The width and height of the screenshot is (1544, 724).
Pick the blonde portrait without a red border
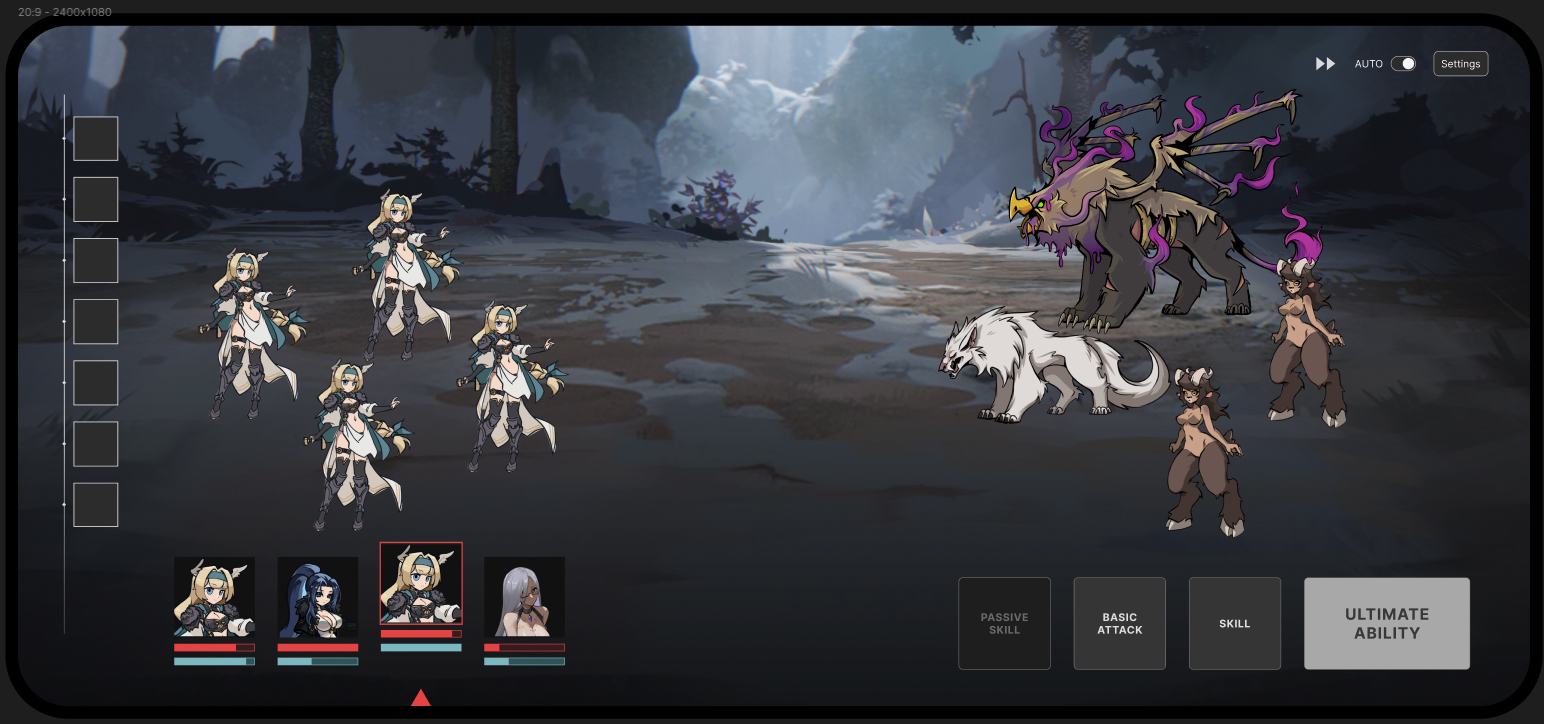[x=214, y=597]
